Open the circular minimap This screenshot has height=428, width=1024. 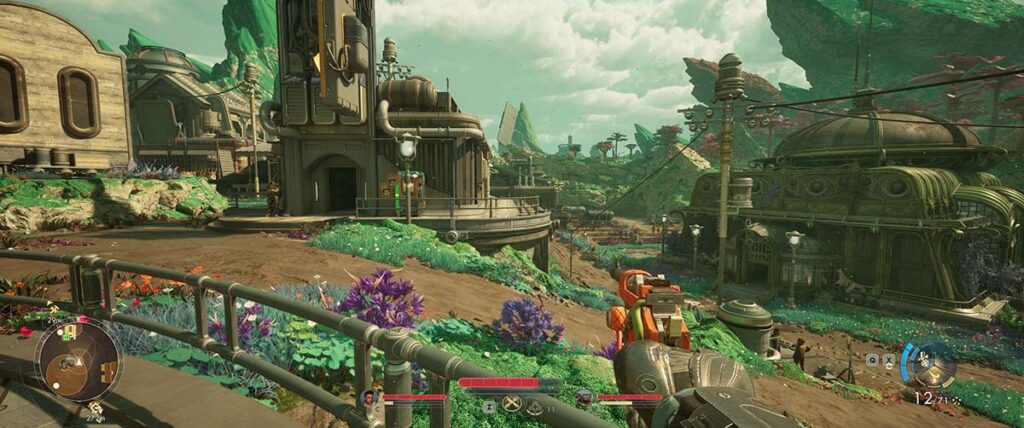[77, 360]
